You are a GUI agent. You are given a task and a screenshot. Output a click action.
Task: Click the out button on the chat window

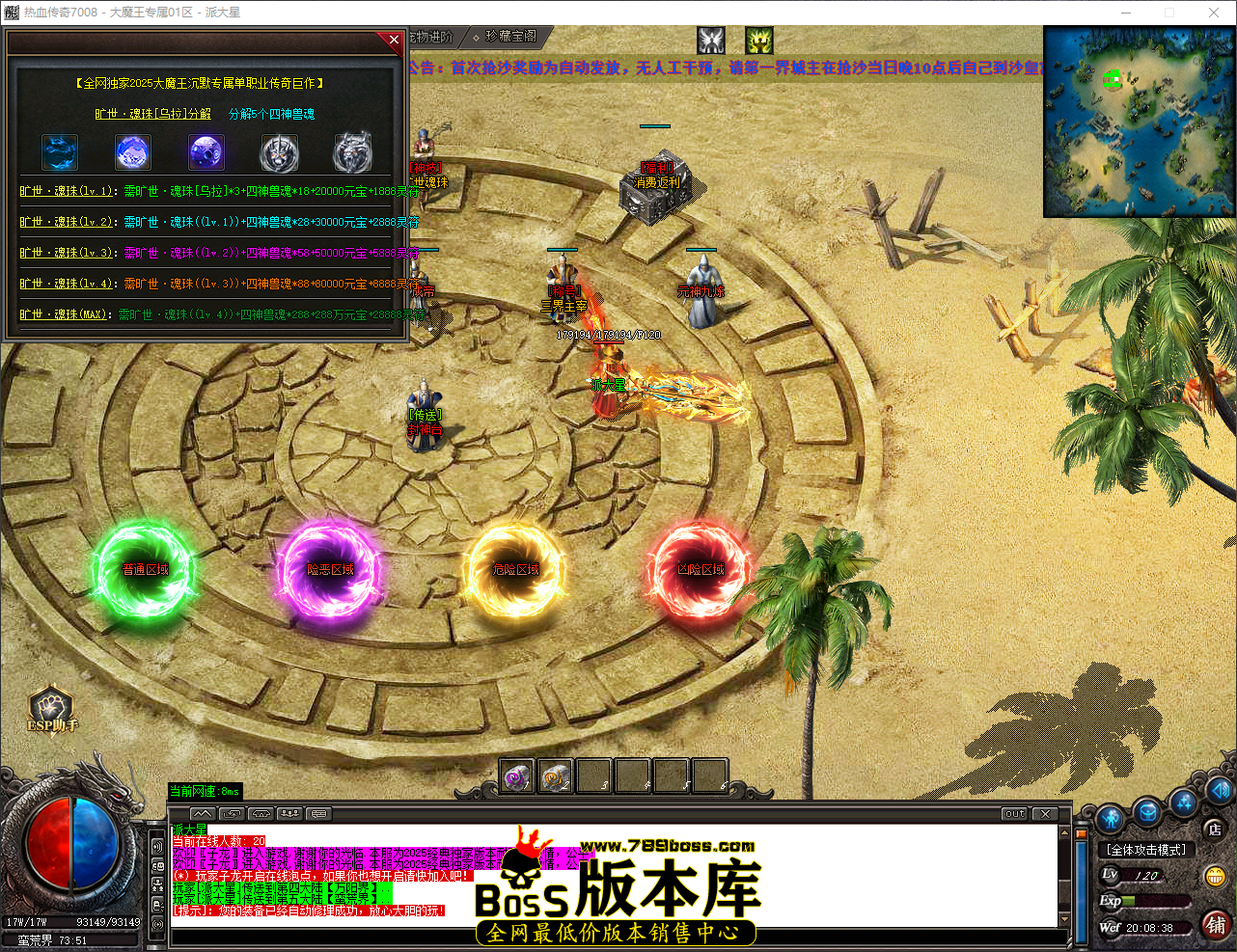point(1013,813)
